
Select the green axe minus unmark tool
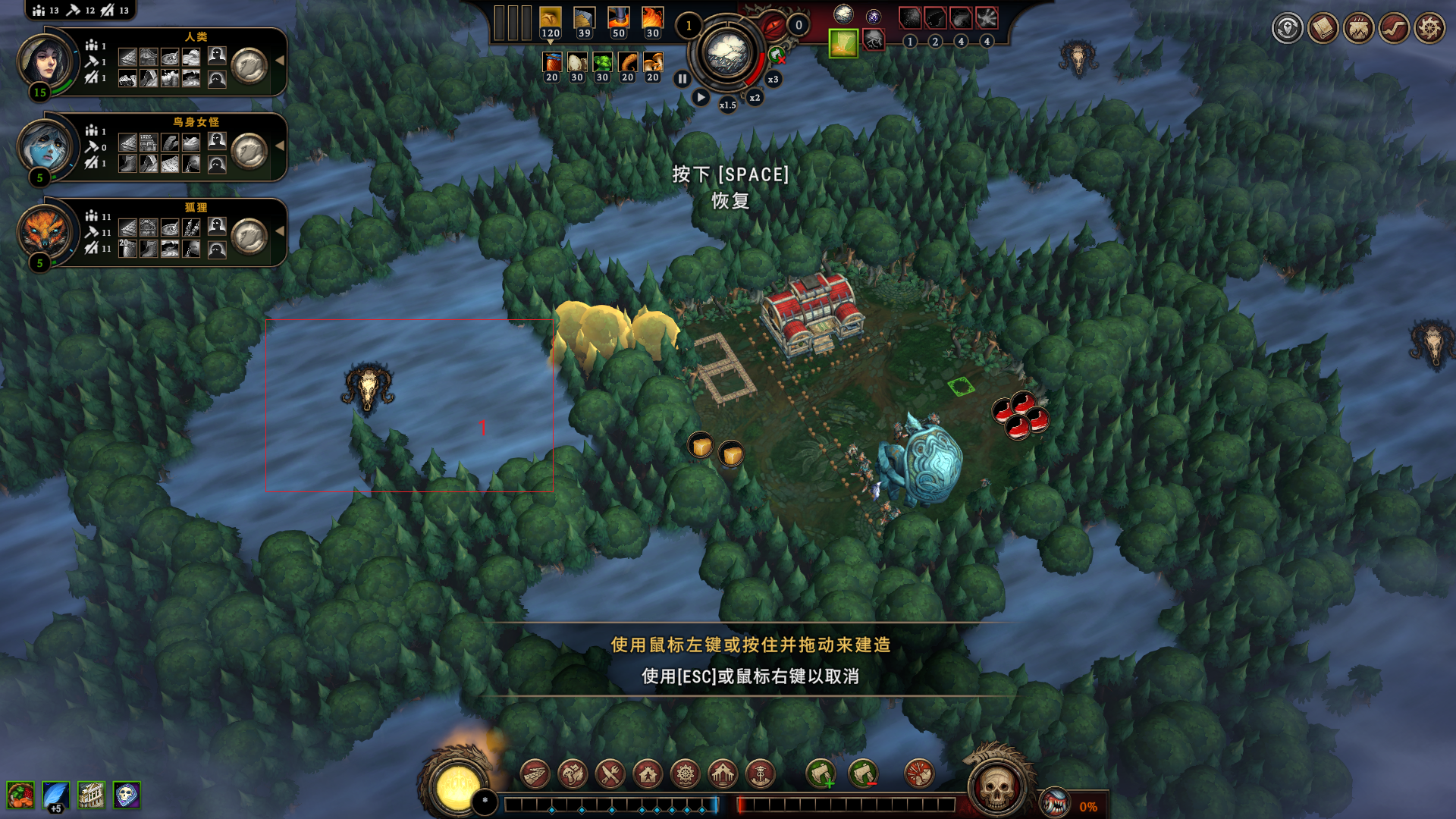pyautogui.click(x=863, y=774)
